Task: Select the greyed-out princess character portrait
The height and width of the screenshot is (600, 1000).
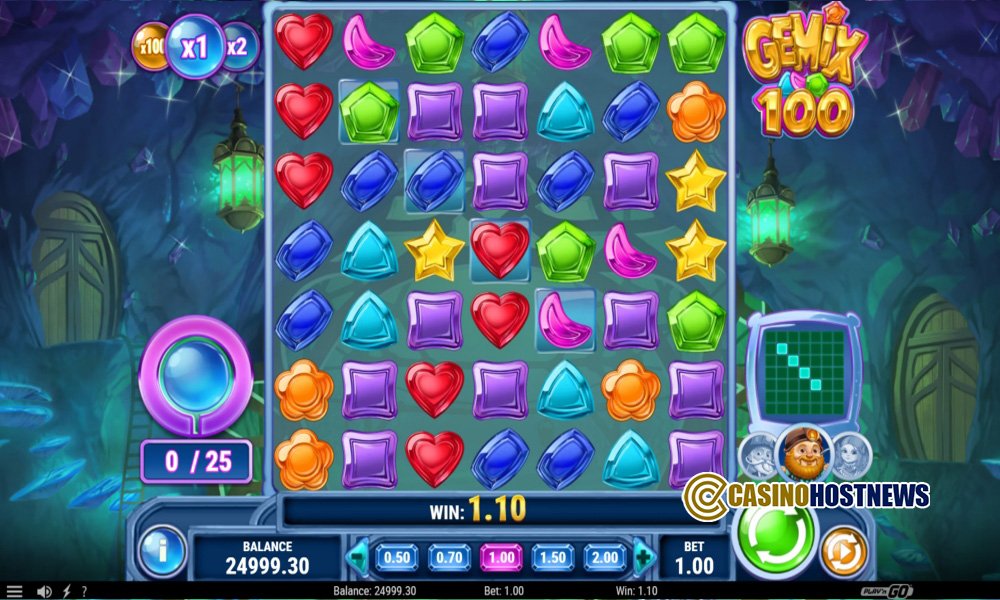Action: (849, 456)
